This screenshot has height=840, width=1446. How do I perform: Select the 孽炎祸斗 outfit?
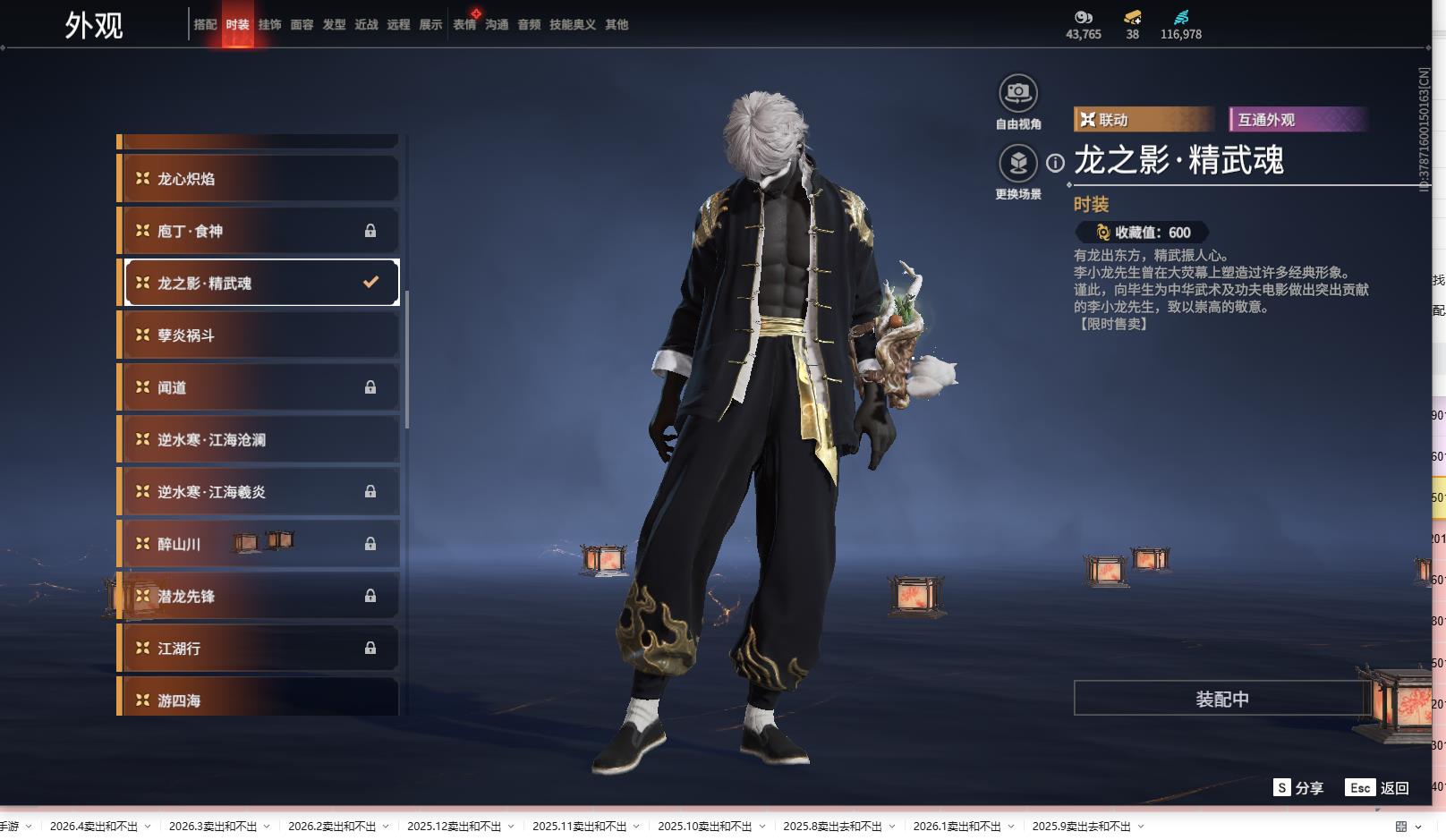coord(259,335)
